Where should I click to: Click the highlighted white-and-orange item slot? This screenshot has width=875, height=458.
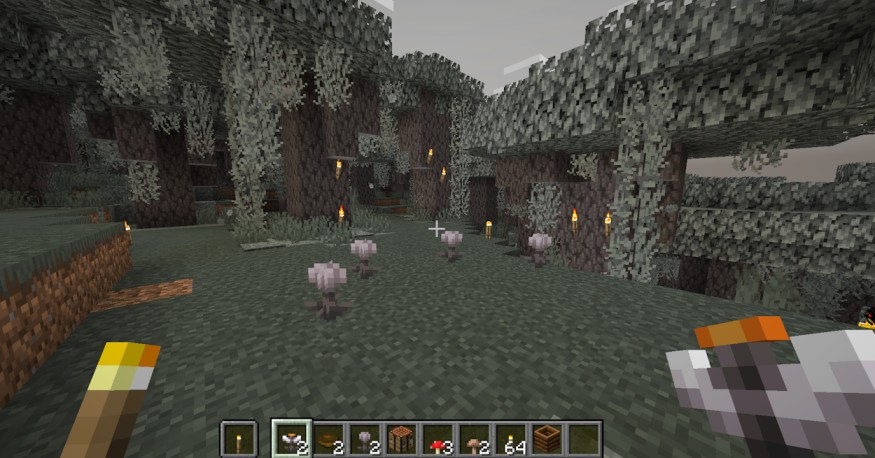click(291, 438)
